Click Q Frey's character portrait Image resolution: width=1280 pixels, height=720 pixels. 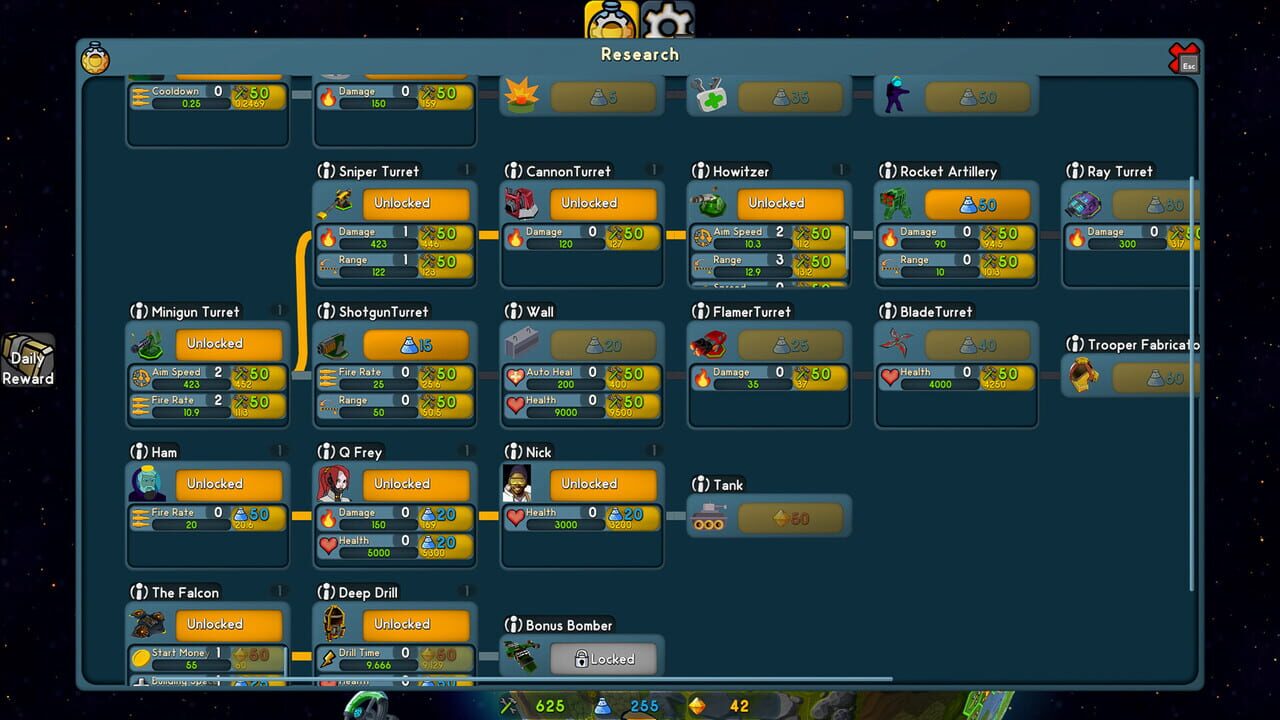point(331,483)
